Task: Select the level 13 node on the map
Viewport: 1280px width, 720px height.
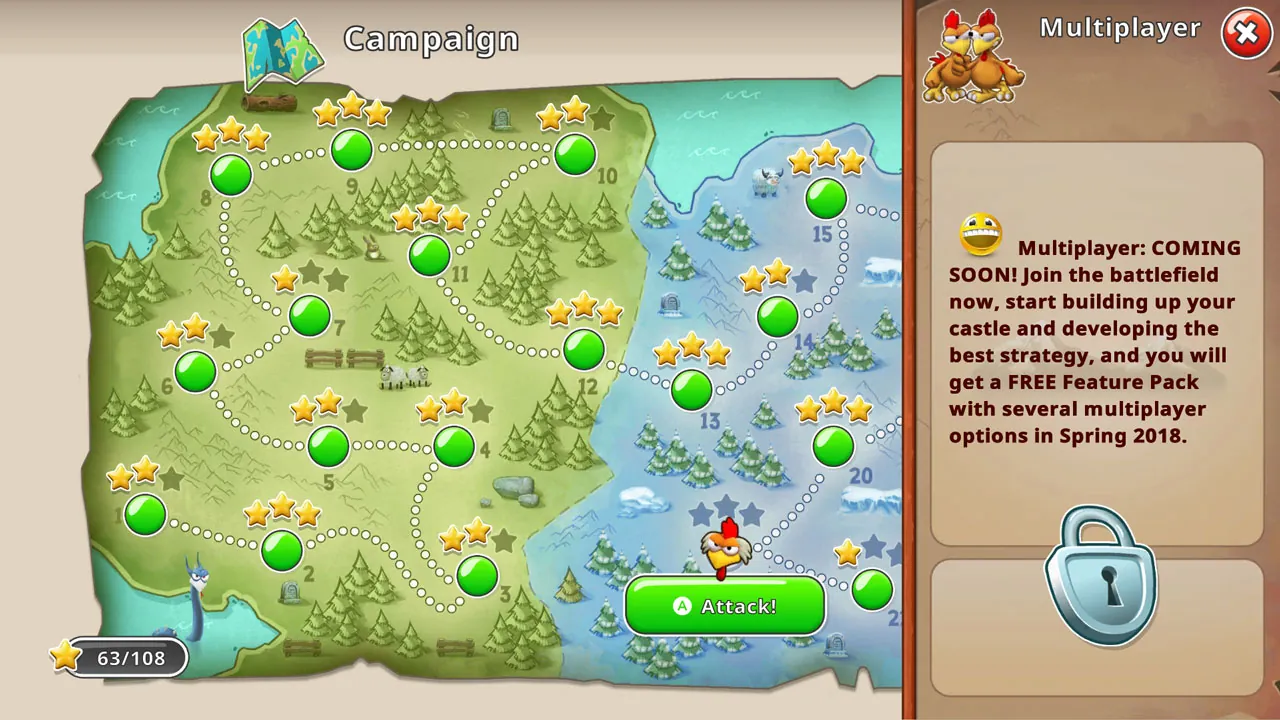Action: point(691,390)
